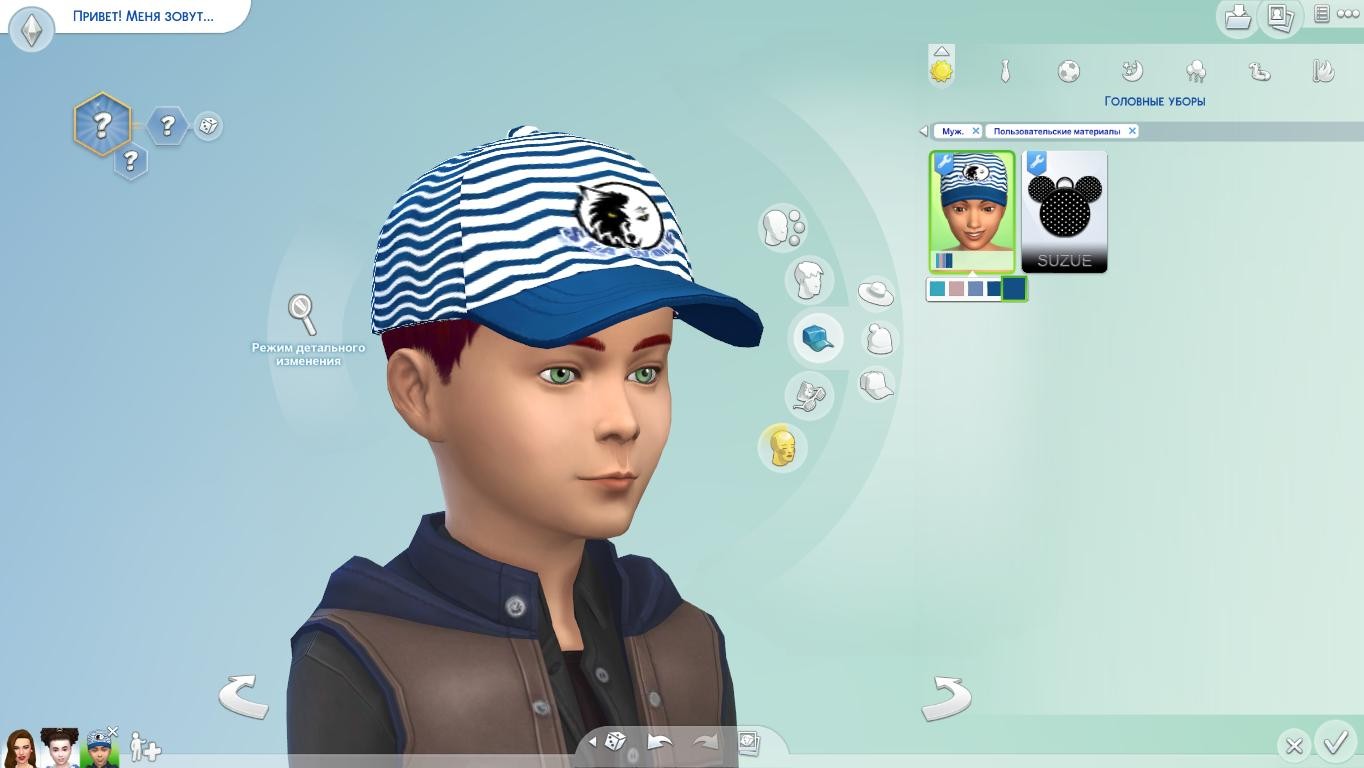Image resolution: width=1364 pixels, height=768 pixels.
Task: Remove the "Пользовательские материалы" filter tag
Action: click(x=1132, y=131)
